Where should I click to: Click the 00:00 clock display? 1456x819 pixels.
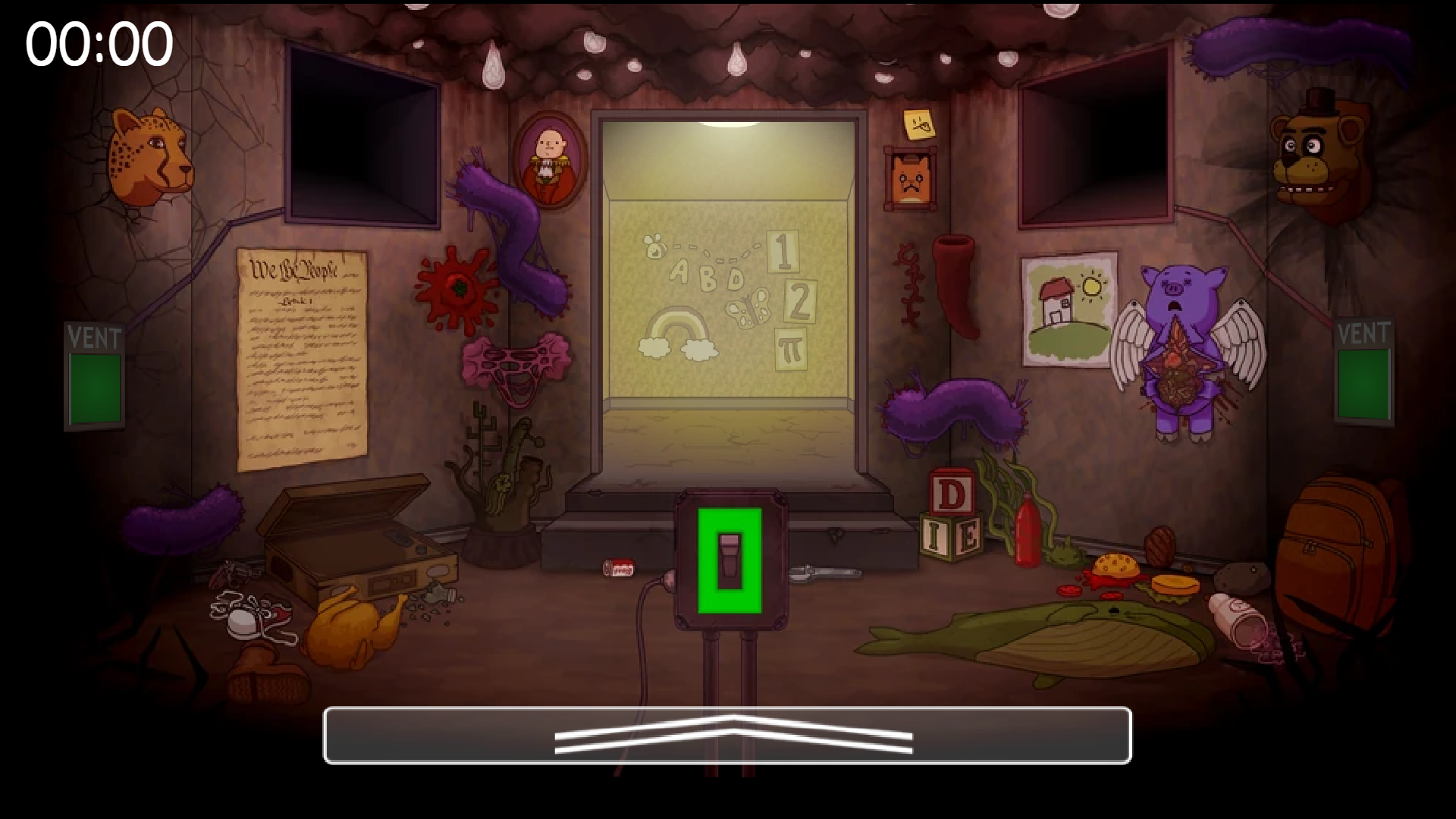click(97, 43)
